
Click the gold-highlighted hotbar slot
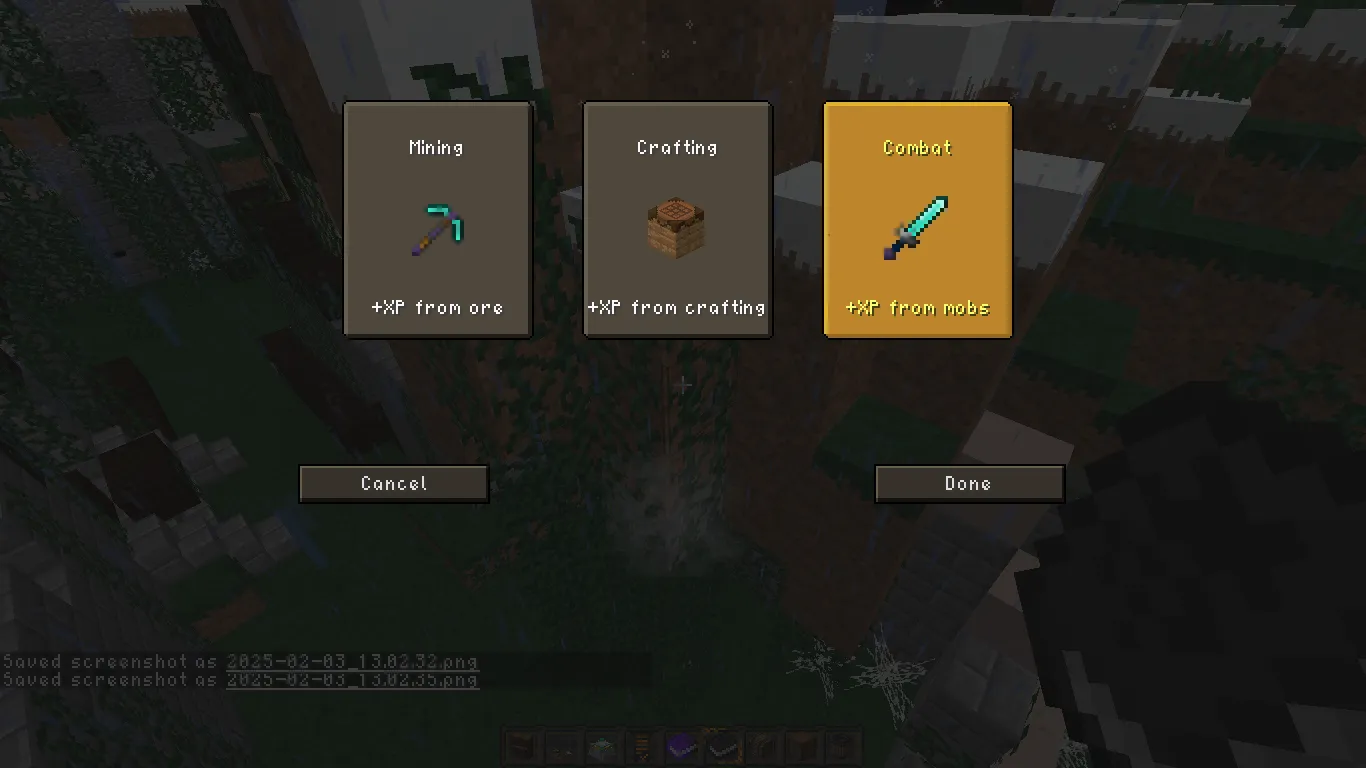click(x=722, y=746)
